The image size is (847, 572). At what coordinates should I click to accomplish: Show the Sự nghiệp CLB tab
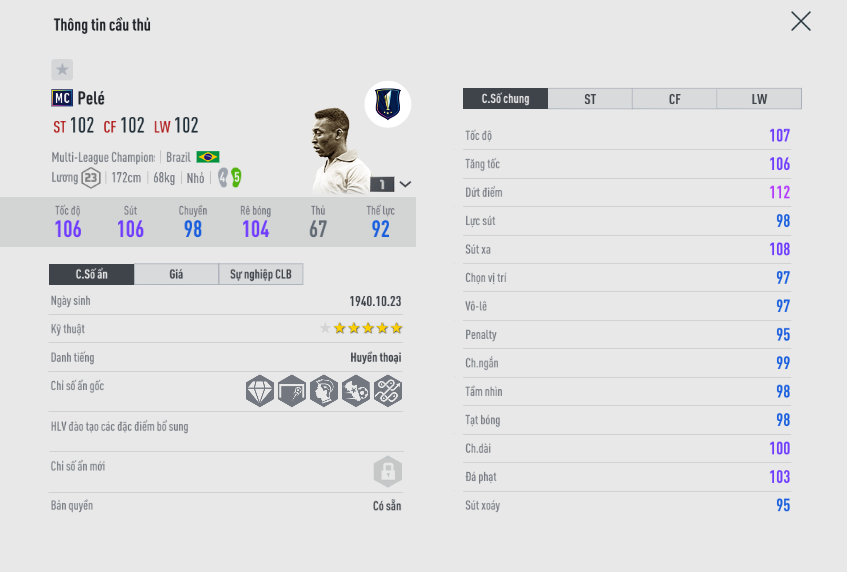pos(260,274)
